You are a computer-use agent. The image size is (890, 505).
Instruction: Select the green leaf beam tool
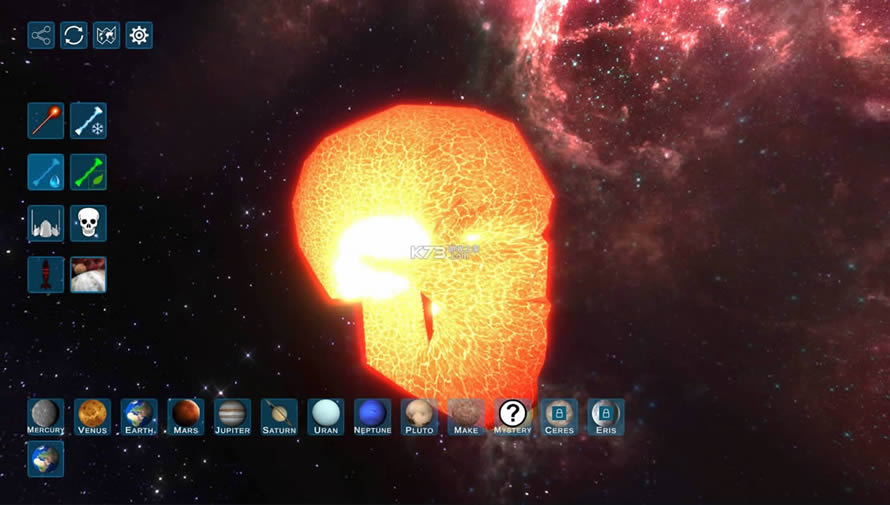pos(89,172)
